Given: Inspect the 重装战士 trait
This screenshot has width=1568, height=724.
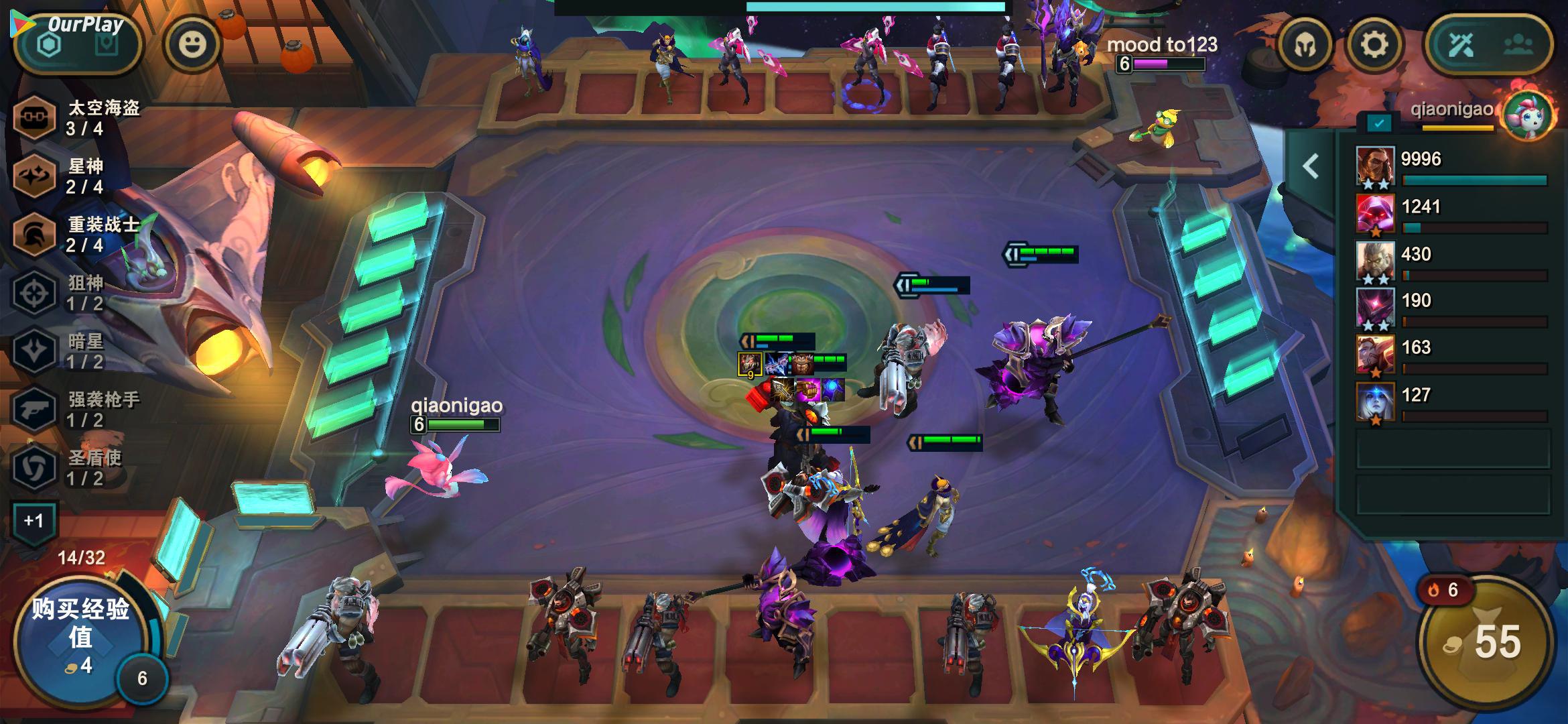Looking at the screenshot, I should (34, 234).
